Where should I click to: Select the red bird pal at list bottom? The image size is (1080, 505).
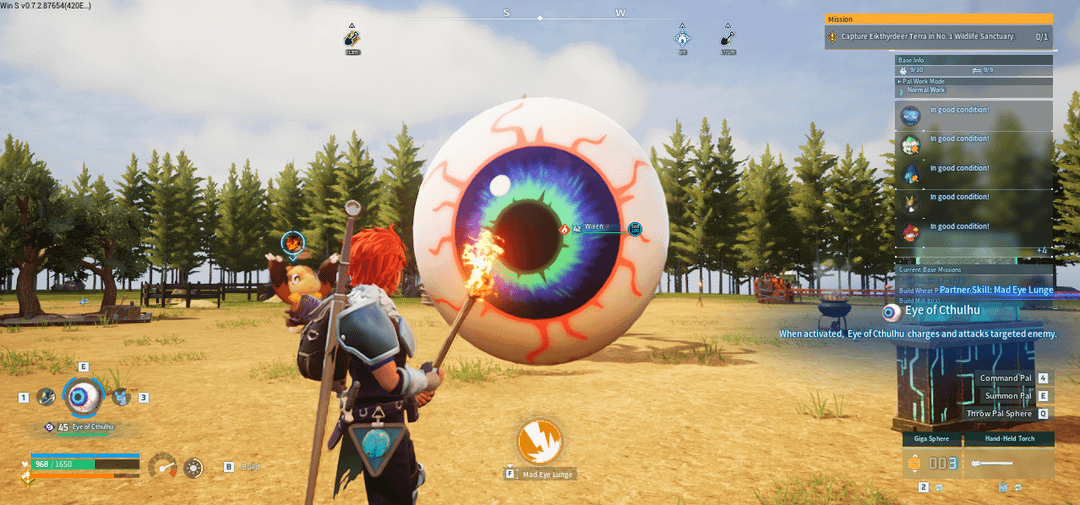(910, 232)
